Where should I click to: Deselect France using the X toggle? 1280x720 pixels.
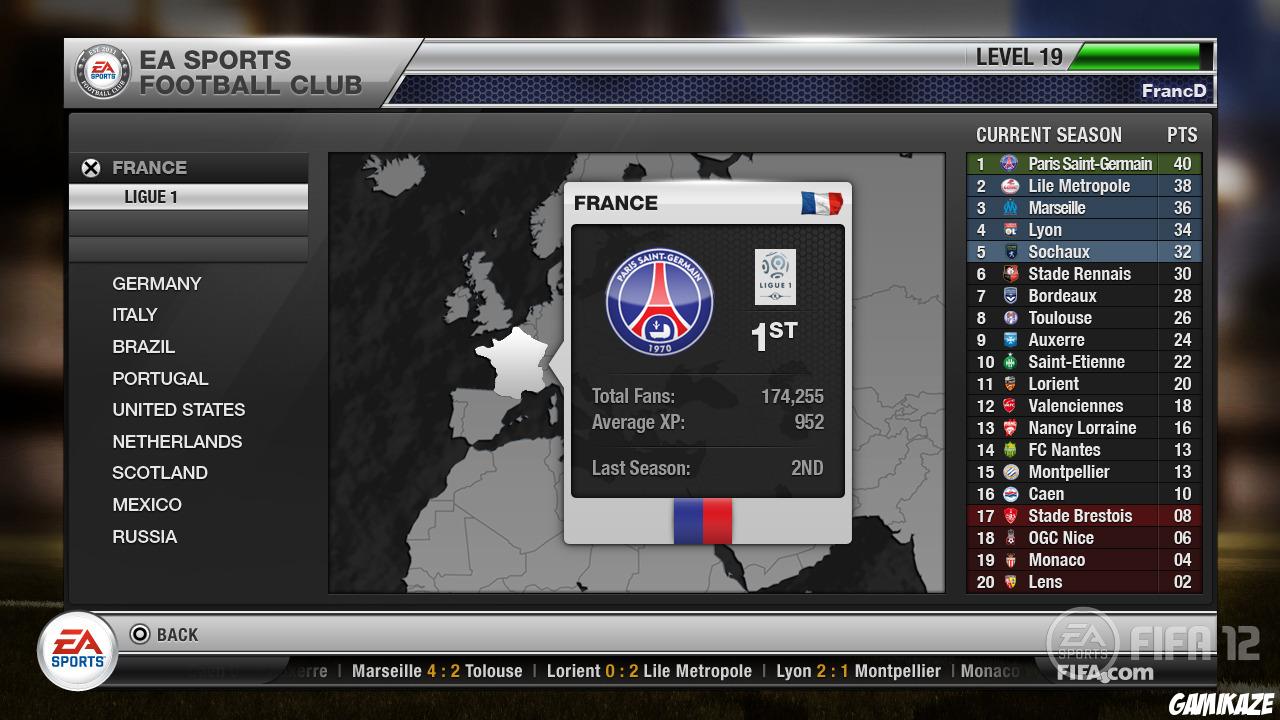92,167
